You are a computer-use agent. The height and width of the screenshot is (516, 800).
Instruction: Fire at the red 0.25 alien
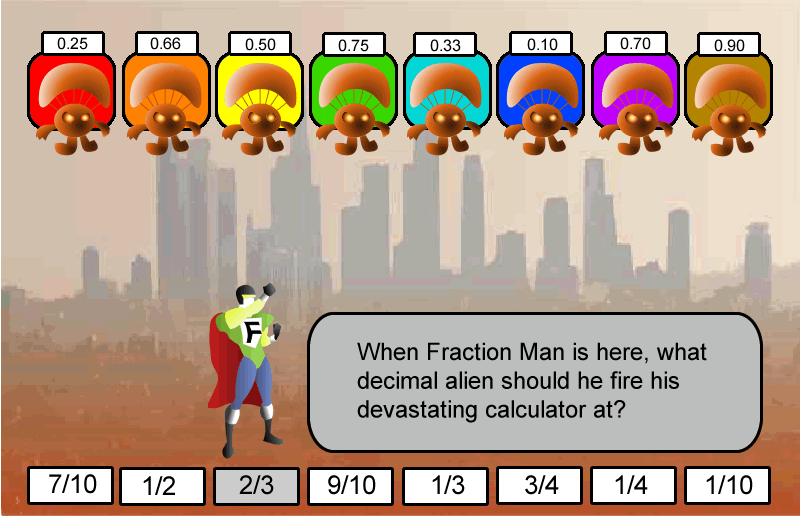[x=71, y=100]
